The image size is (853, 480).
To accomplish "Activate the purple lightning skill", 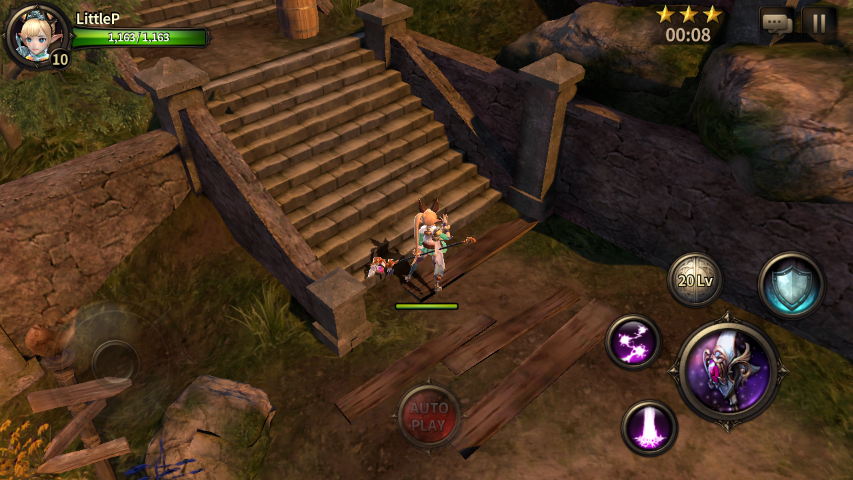I will click(634, 343).
